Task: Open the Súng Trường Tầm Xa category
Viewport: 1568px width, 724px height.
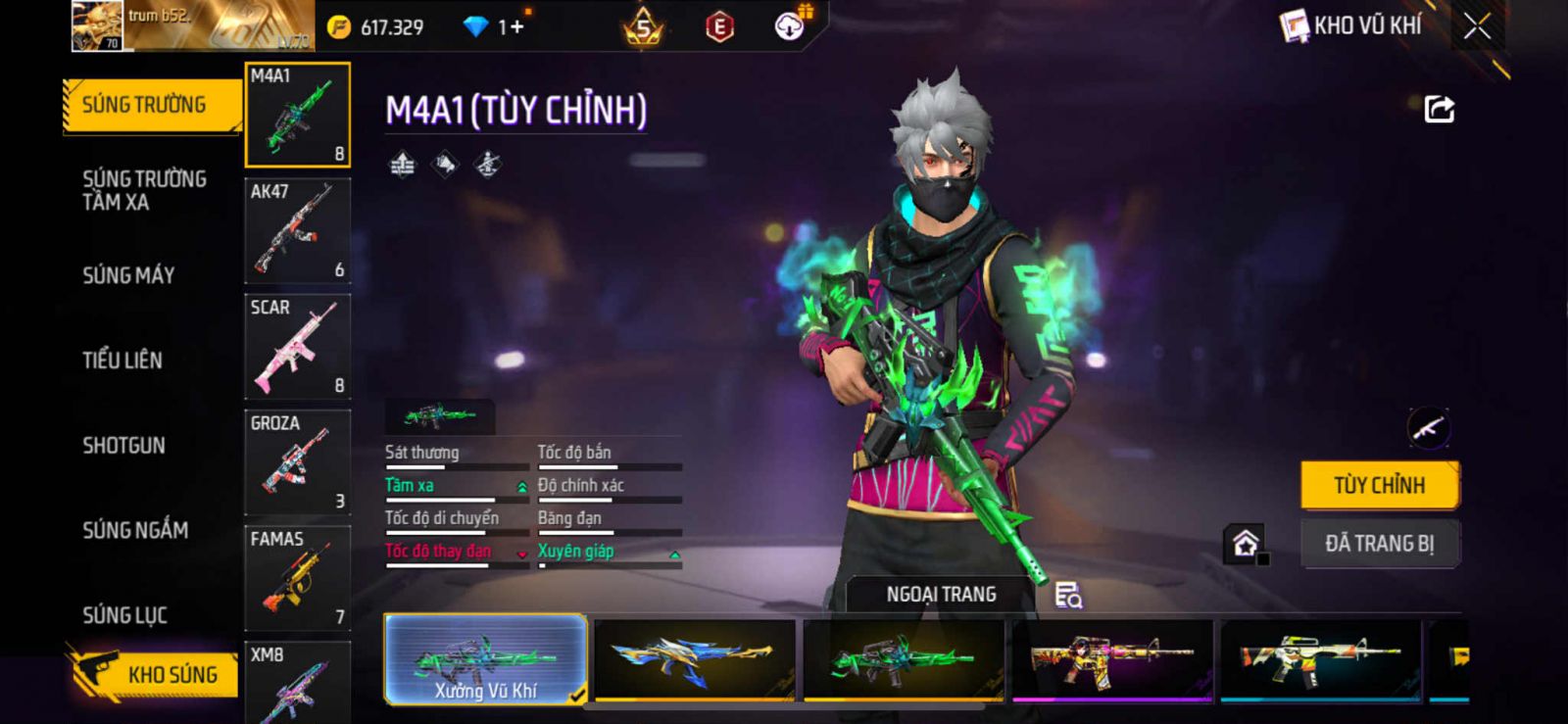Action: [144, 190]
